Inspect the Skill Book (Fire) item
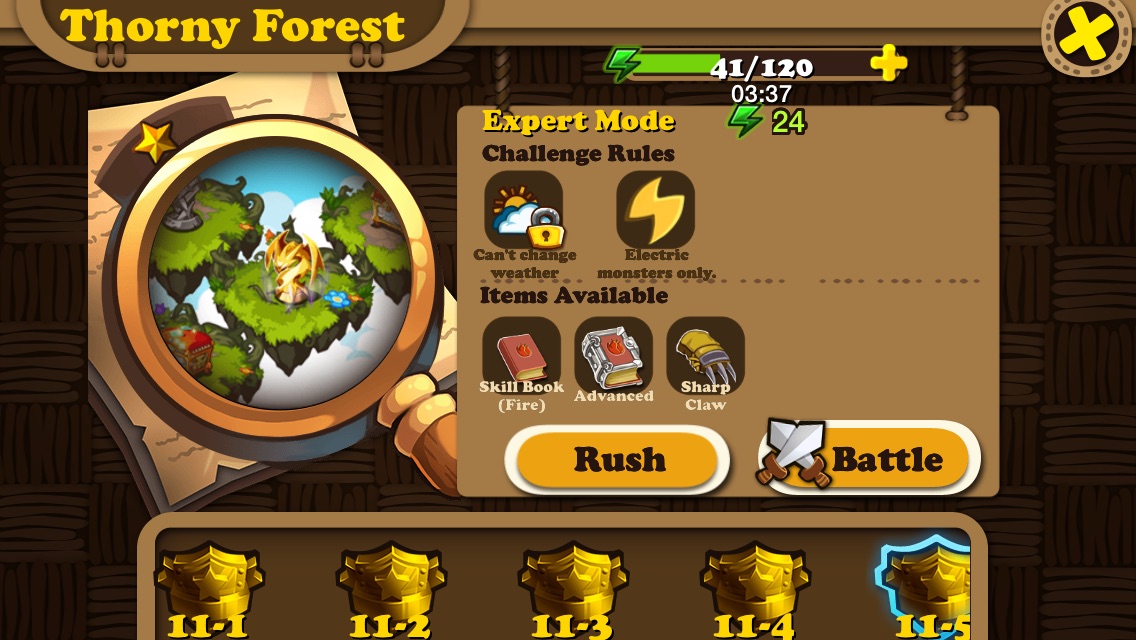Image resolution: width=1136 pixels, height=640 pixels. pyautogui.click(x=521, y=354)
